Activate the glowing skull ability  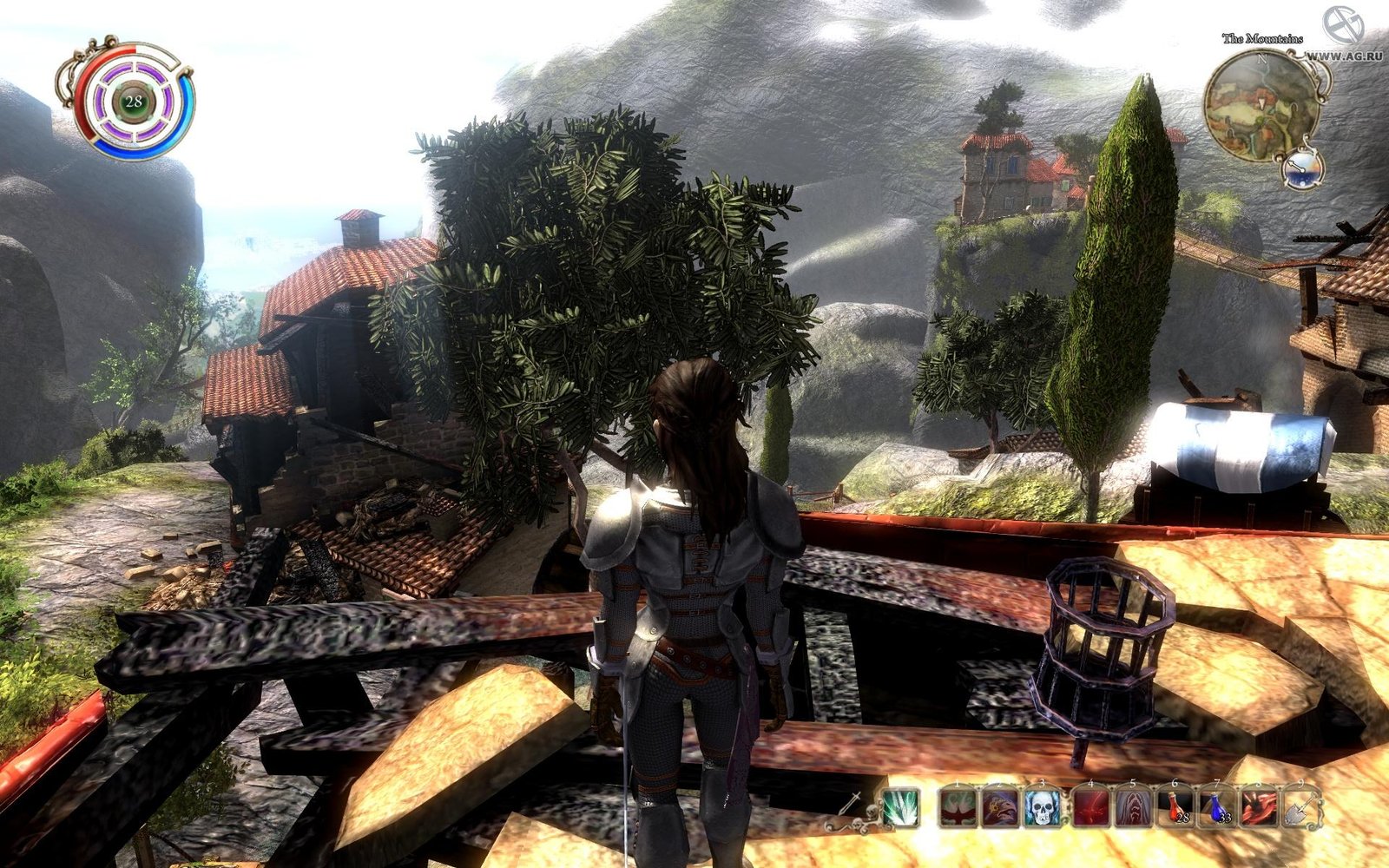point(1043,808)
